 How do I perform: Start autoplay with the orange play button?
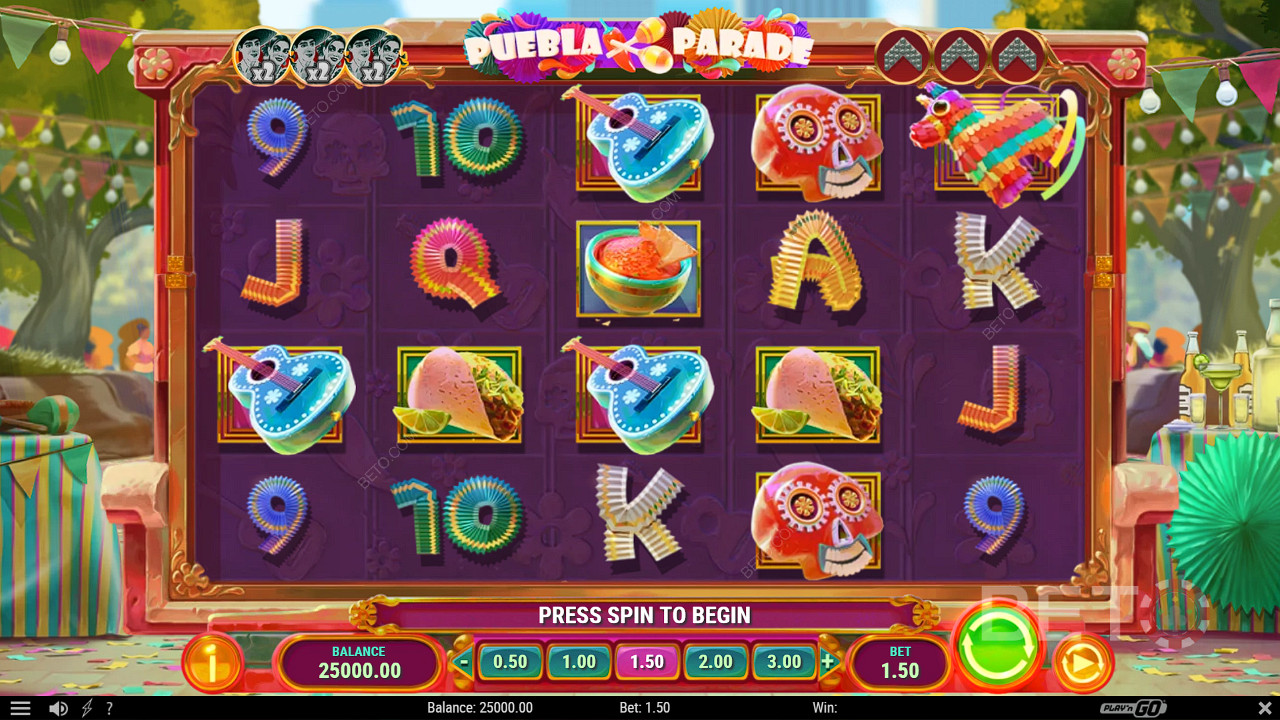1083,662
